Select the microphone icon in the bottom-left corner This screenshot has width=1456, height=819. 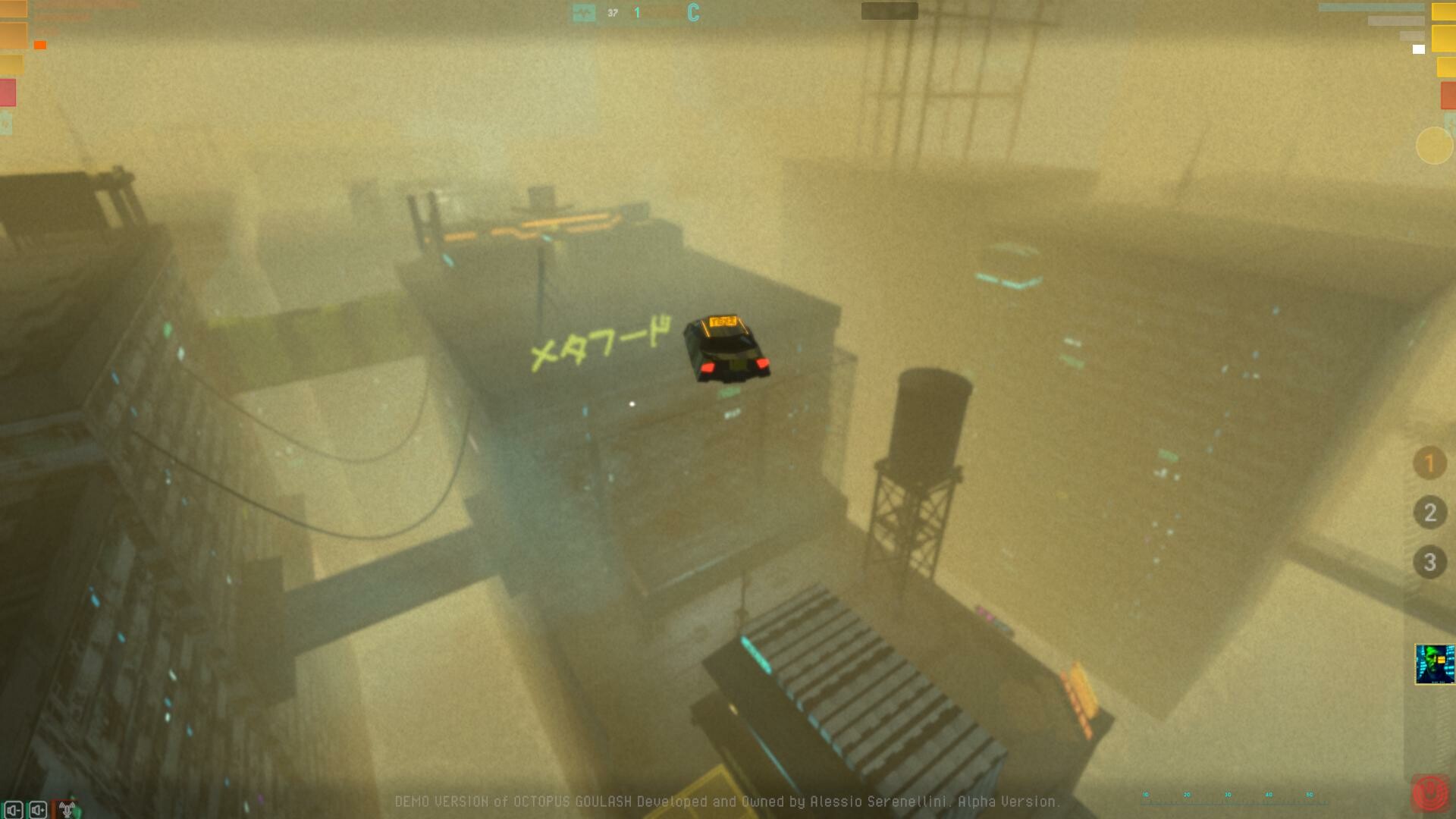67,808
